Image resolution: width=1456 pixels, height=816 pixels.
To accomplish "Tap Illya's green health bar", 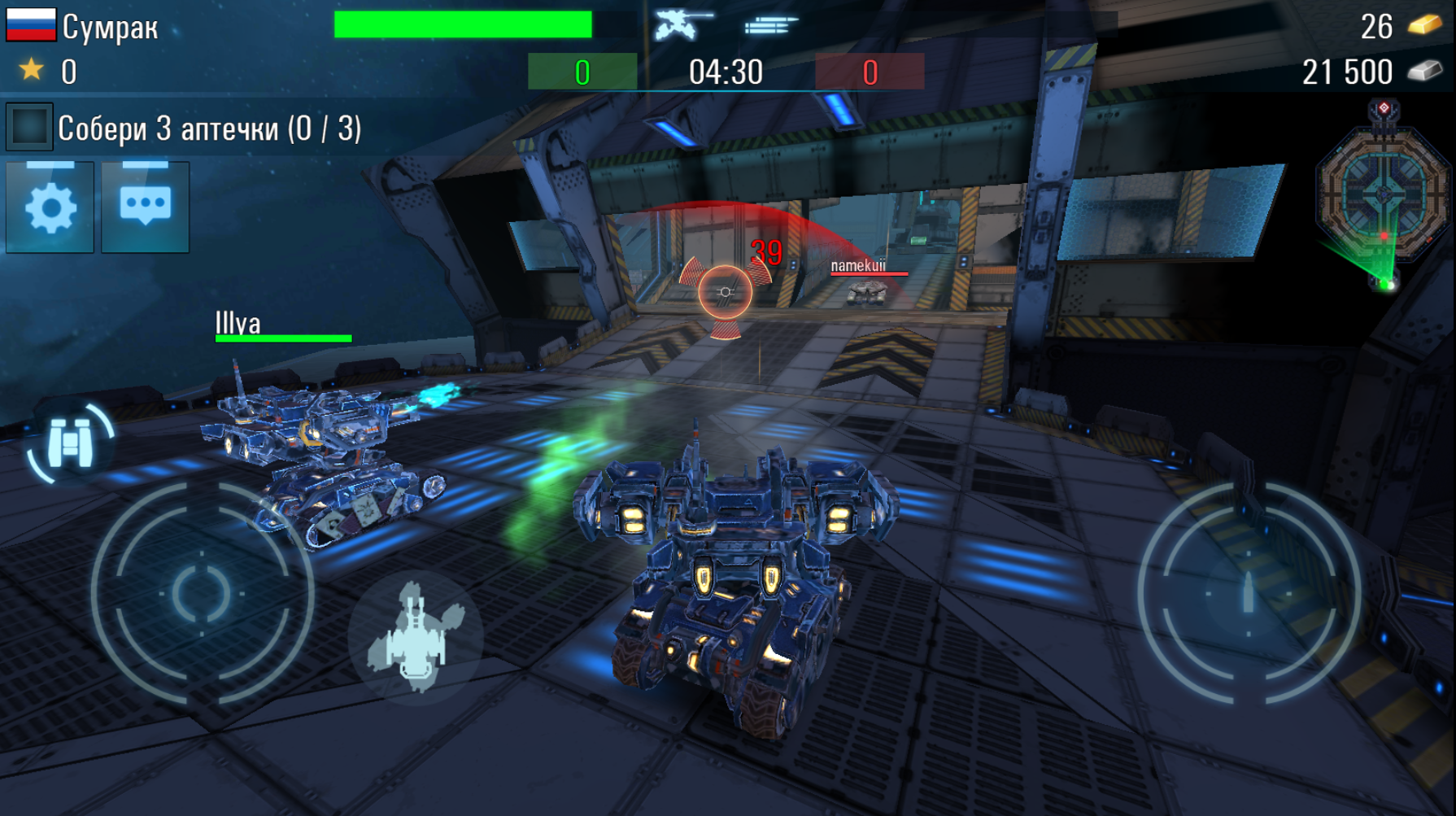I will pos(283,336).
